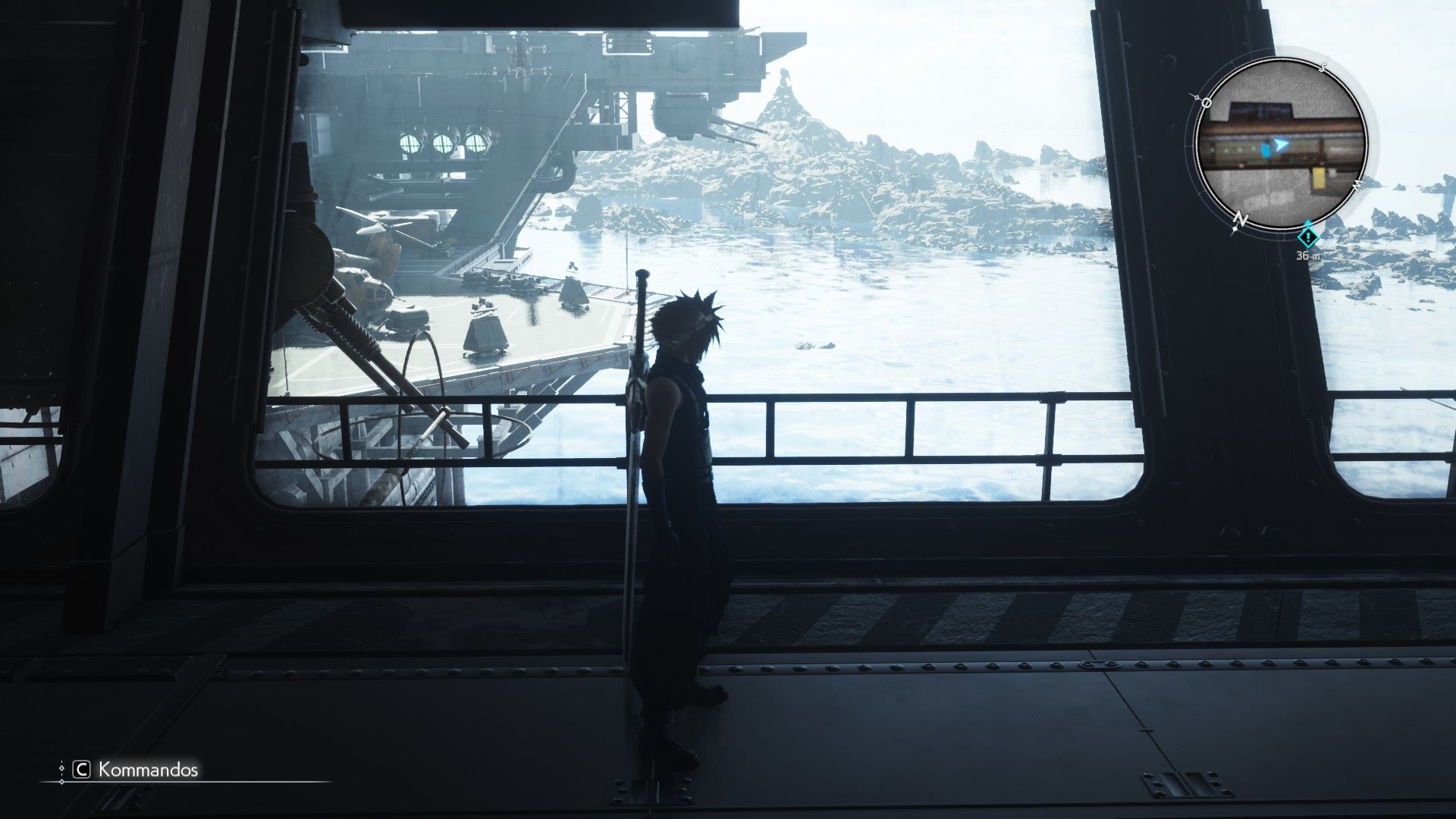Image resolution: width=1456 pixels, height=819 pixels.
Task: Open the Kommandos menu
Action: (x=136, y=770)
